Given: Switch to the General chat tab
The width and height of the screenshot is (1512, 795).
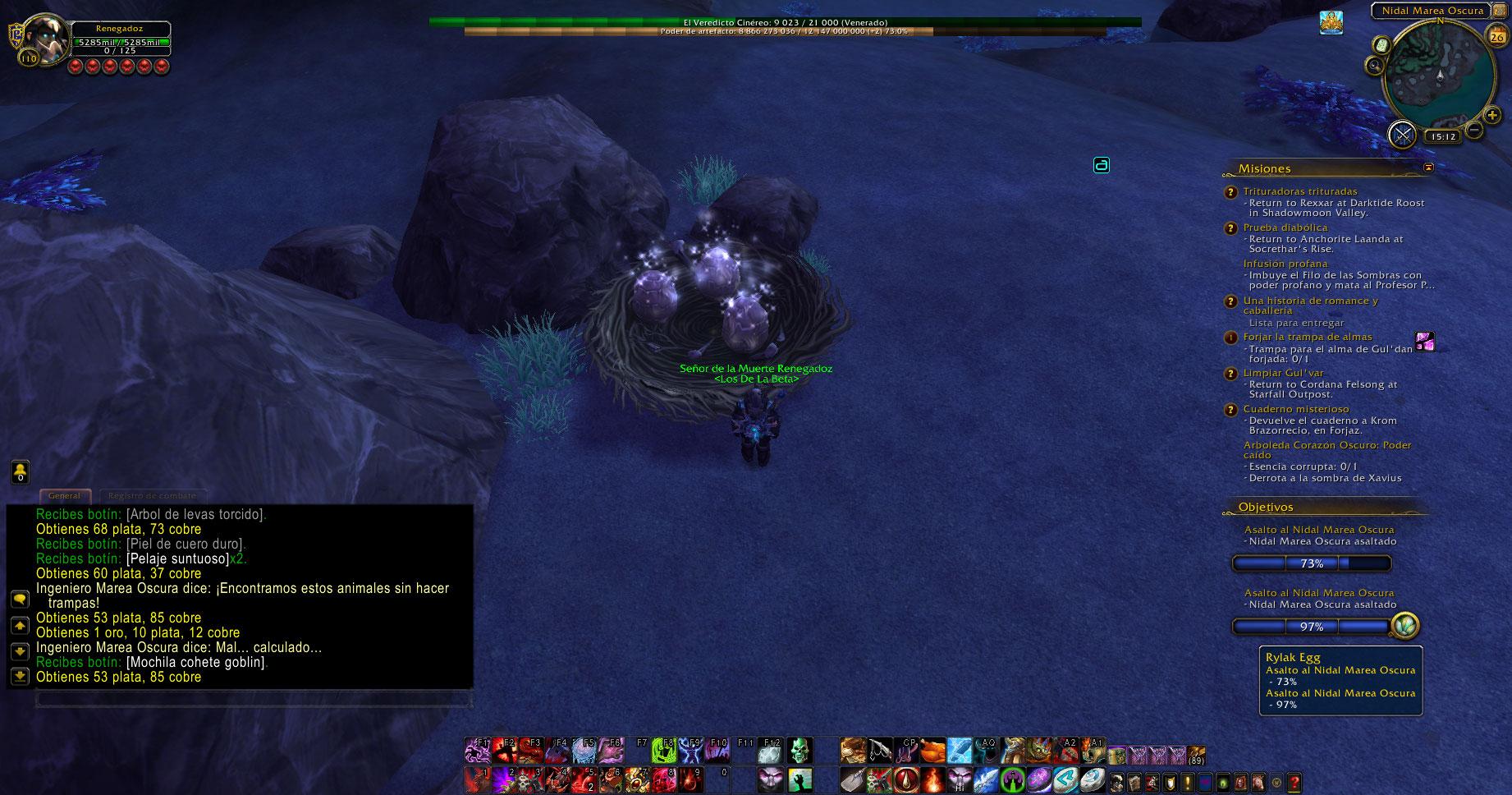Looking at the screenshot, I should (x=65, y=496).
